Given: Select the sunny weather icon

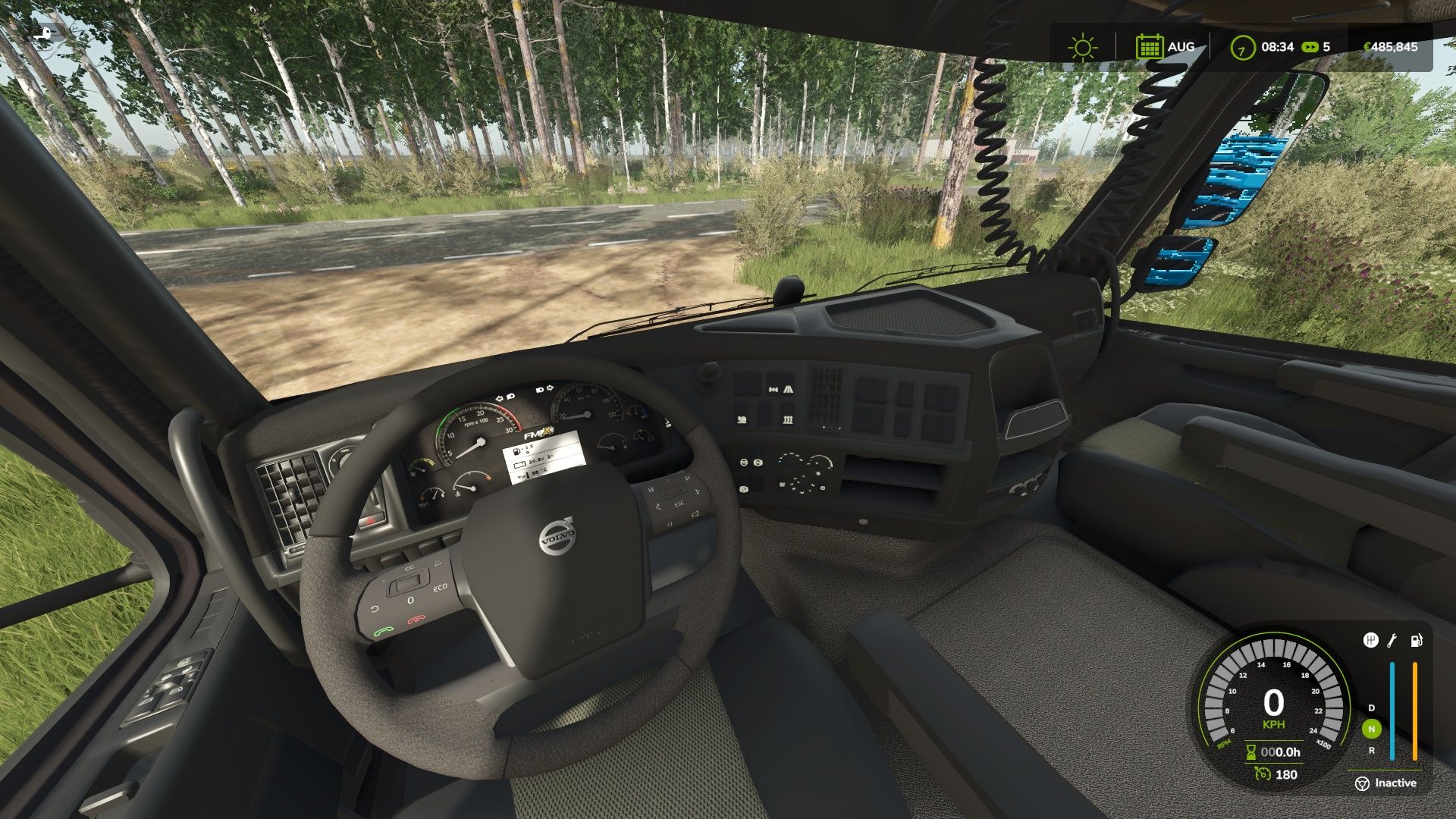Looking at the screenshot, I should (1082, 46).
